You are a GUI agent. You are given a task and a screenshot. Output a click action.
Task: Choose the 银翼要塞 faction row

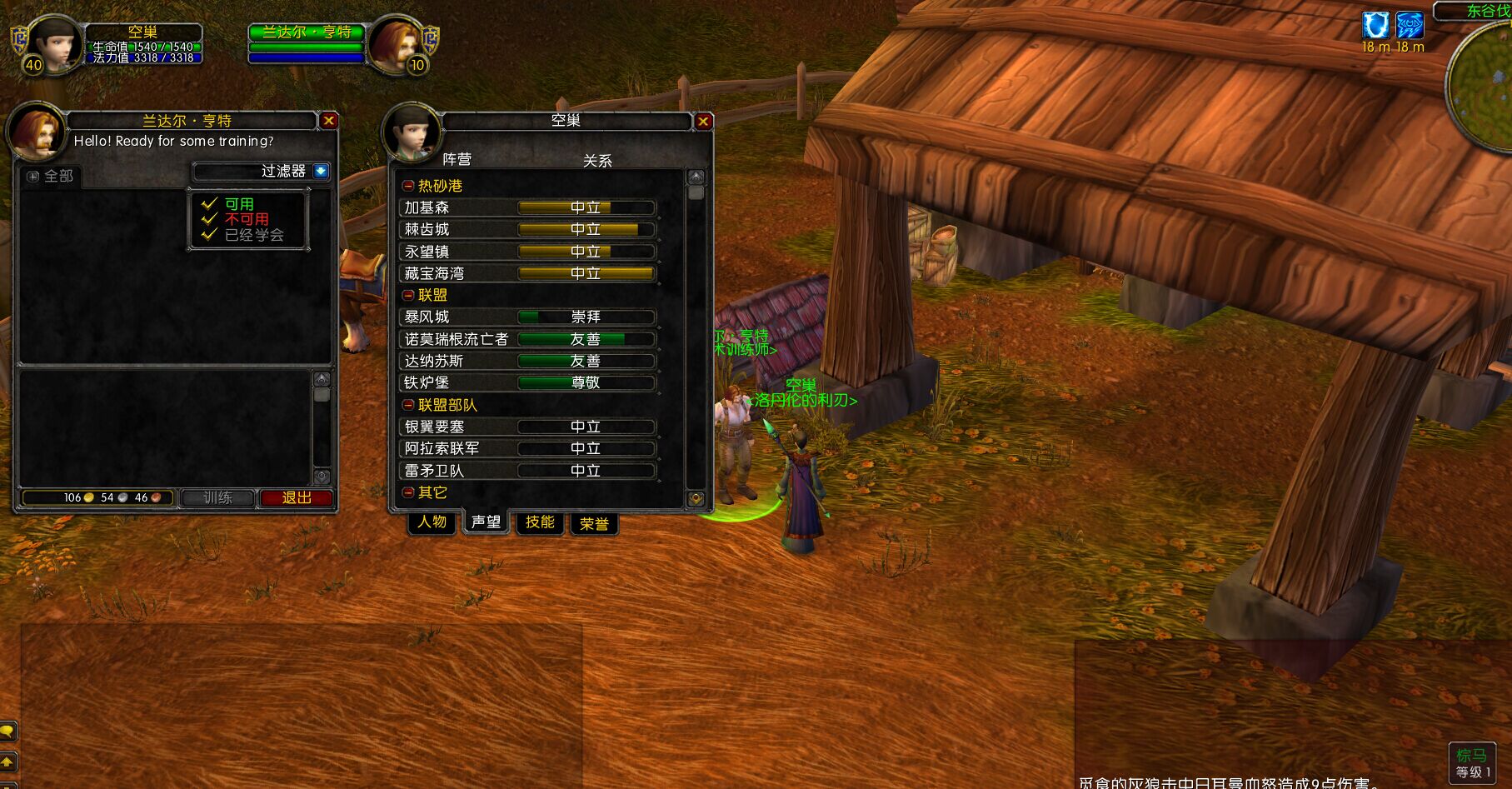pos(528,427)
